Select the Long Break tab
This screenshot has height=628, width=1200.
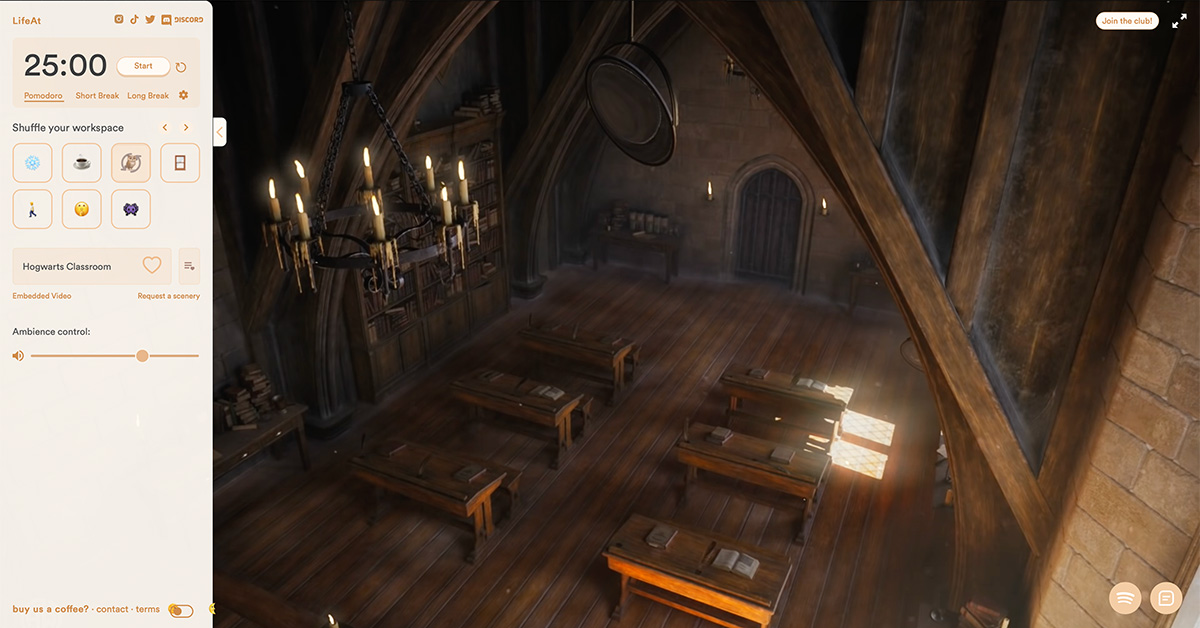[x=148, y=96]
